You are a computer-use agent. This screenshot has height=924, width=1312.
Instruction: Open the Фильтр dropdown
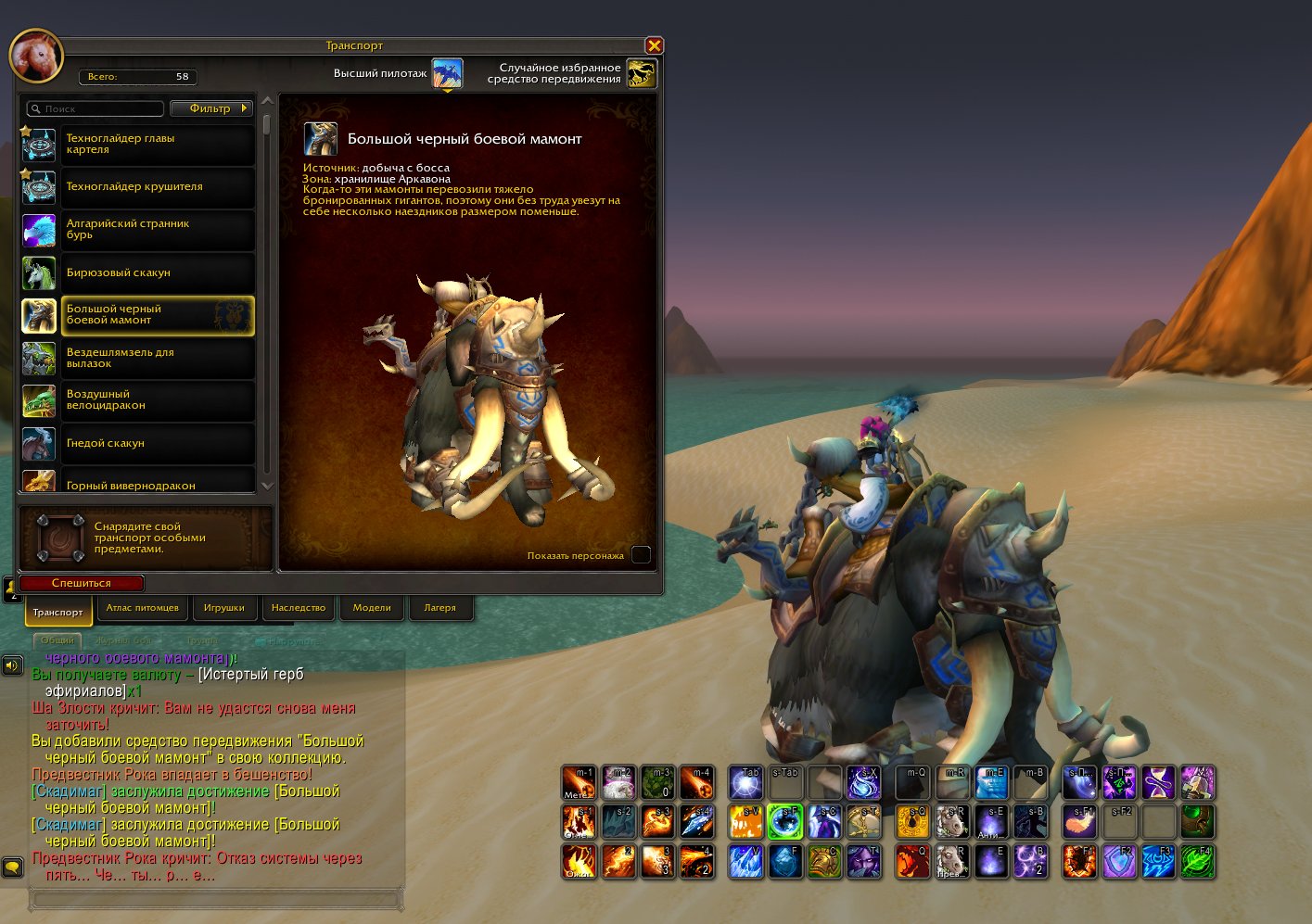point(210,108)
